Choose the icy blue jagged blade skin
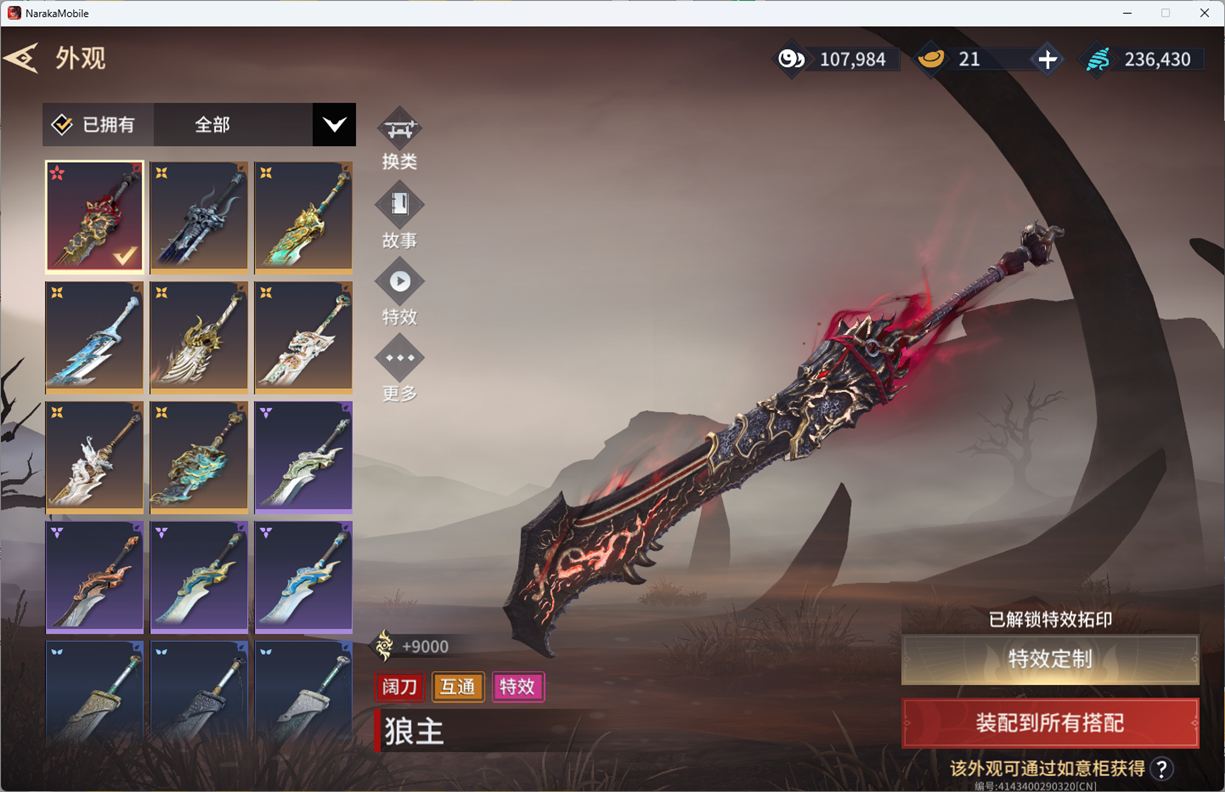This screenshot has width=1225, height=792. click(x=95, y=337)
